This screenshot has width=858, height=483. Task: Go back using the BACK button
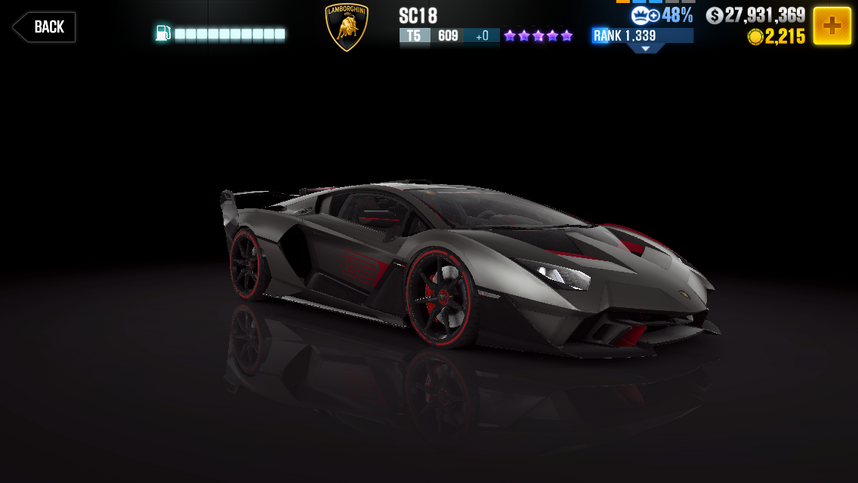coord(45,27)
